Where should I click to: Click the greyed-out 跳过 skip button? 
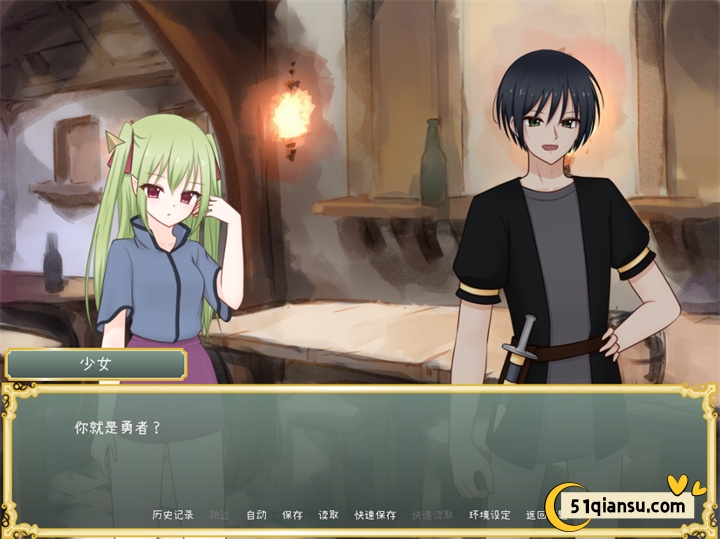pyautogui.click(x=219, y=515)
